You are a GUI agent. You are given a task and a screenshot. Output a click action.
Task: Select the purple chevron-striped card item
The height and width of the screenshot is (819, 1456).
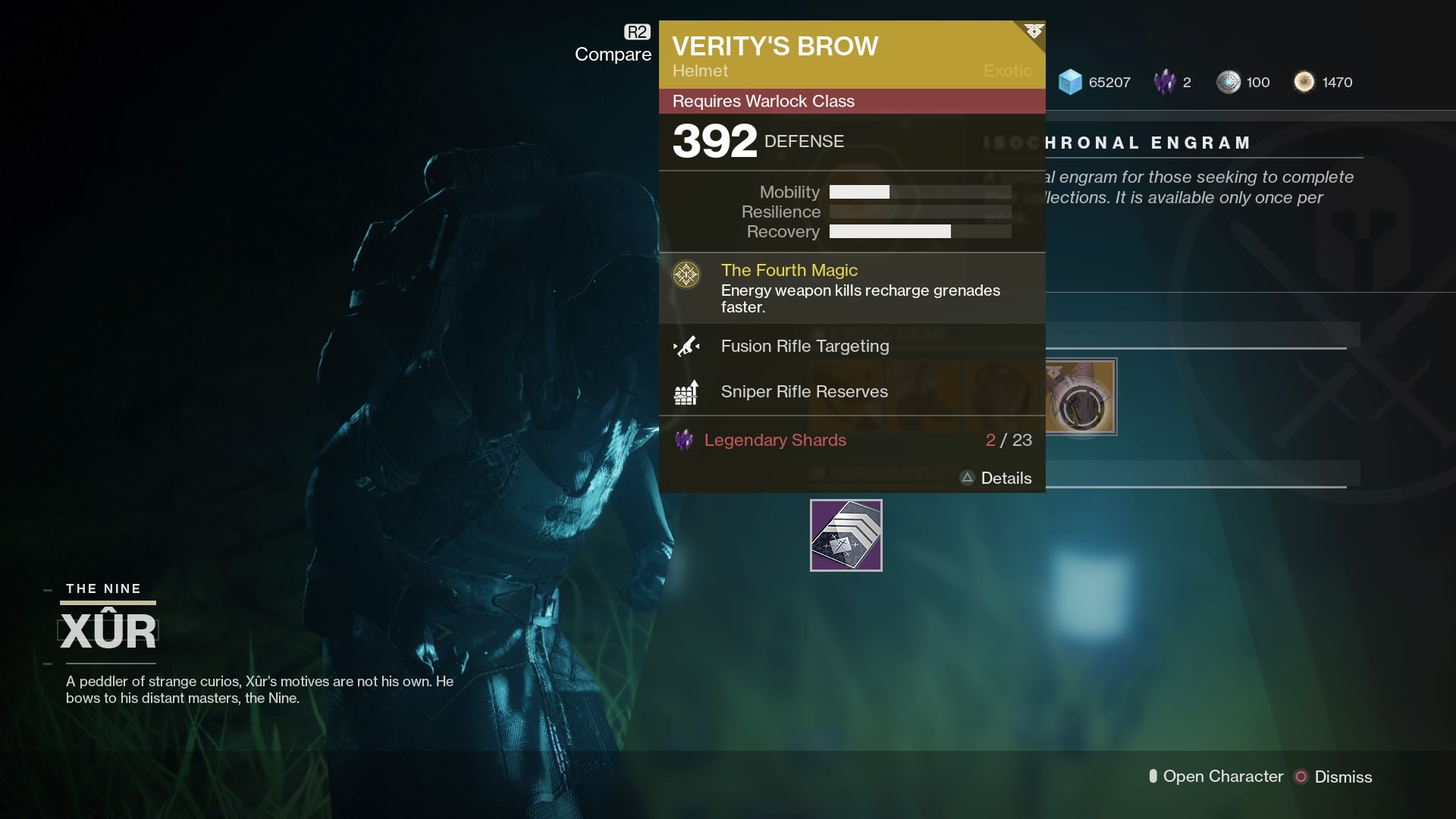pos(846,535)
